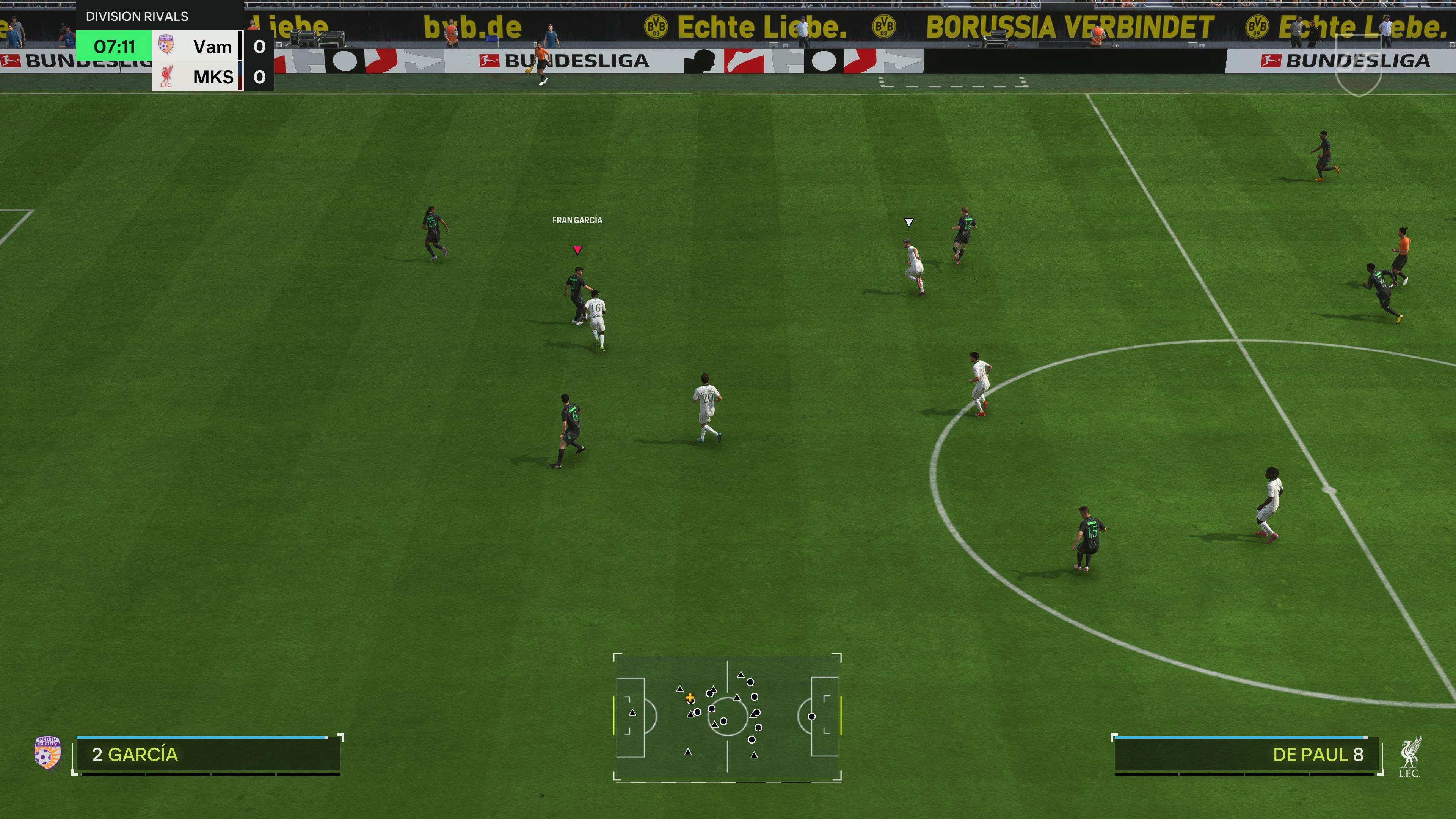Image resolution: width=1456 pixels, height=819 pixels.
Task: Click the MKS team badge in scoreboard
Action: [x=166, y=76]
